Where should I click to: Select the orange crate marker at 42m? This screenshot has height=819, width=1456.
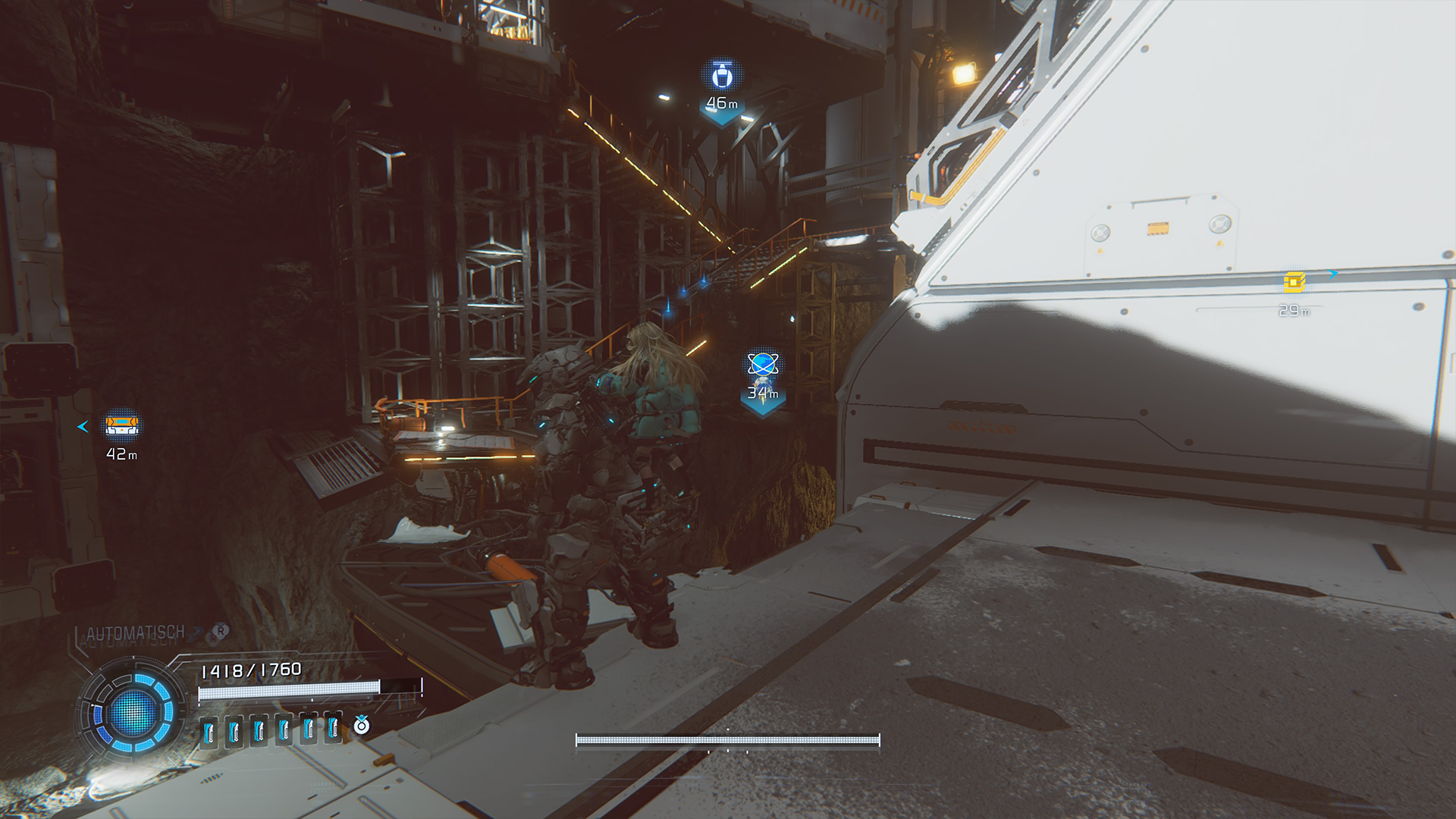121,425
